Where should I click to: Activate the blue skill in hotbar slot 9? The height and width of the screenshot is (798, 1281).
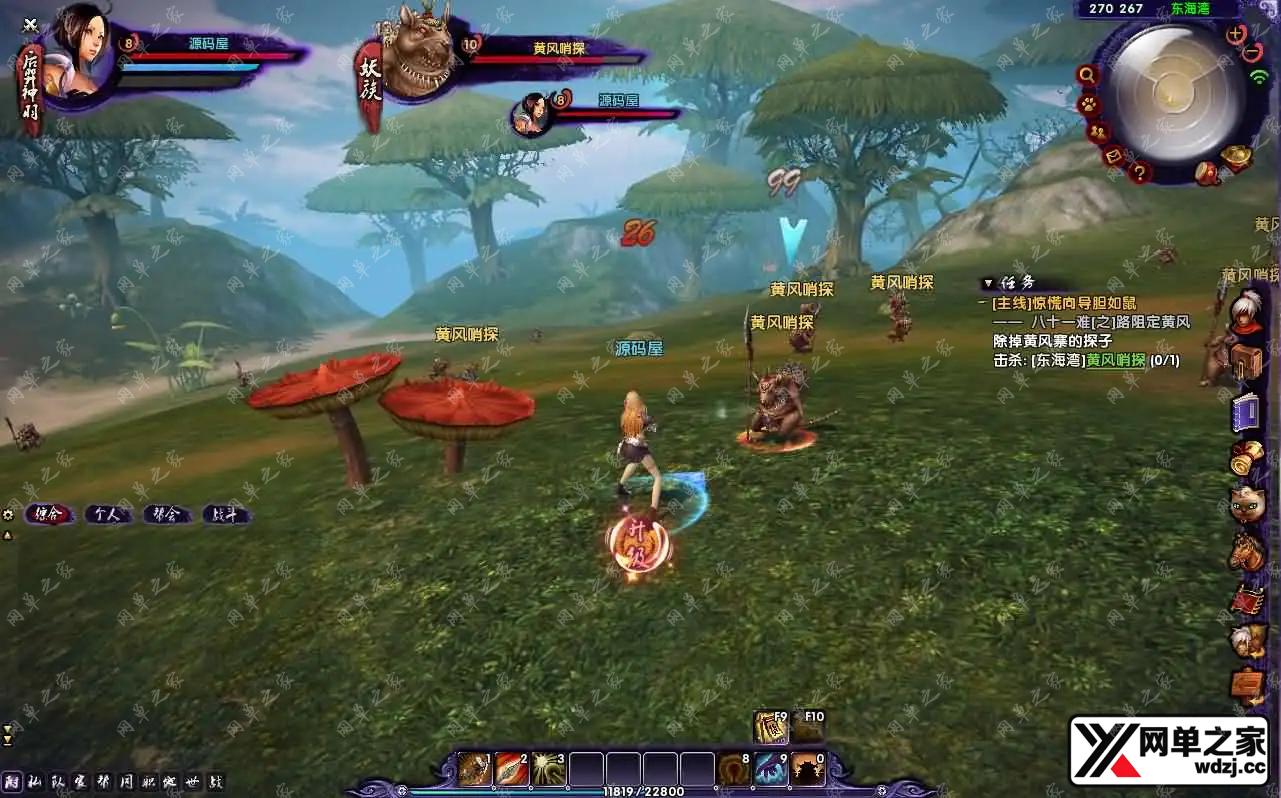771,769
